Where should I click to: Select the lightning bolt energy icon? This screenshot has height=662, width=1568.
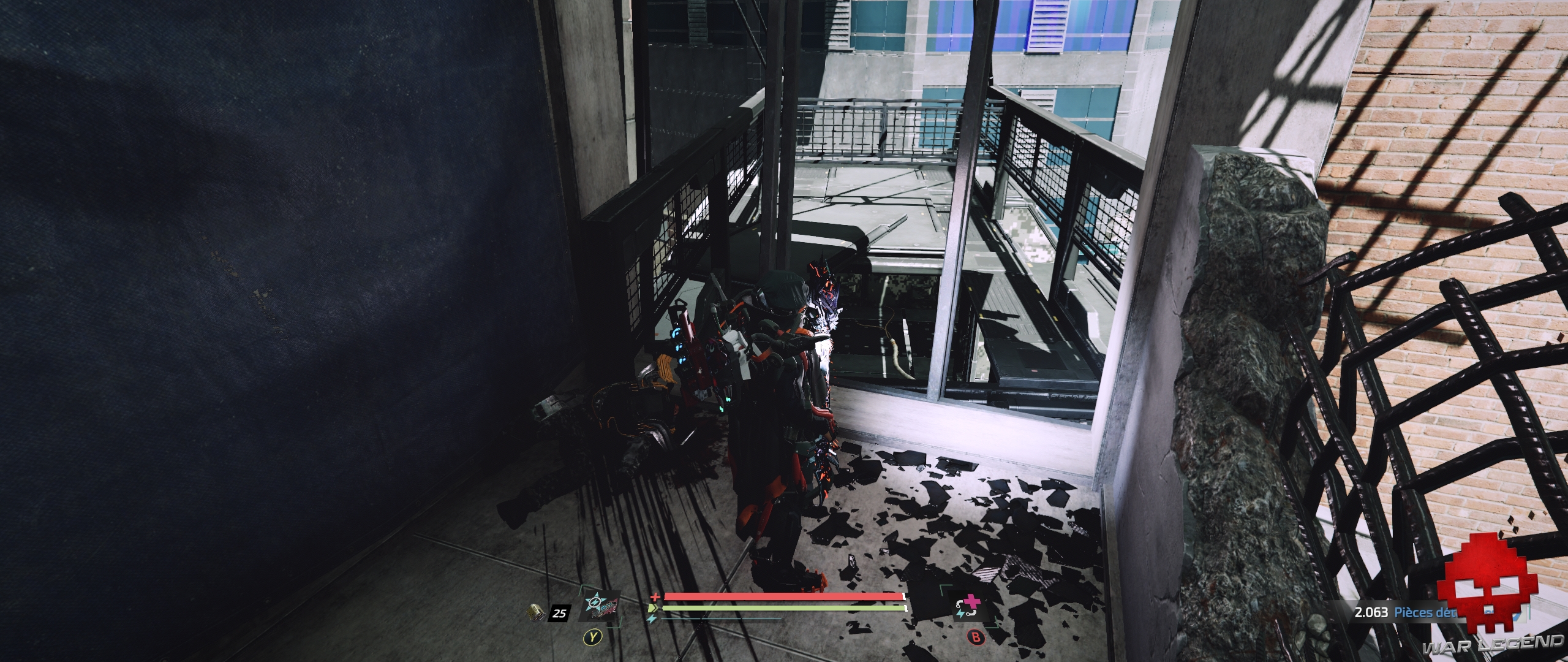[x=651, y=620]
